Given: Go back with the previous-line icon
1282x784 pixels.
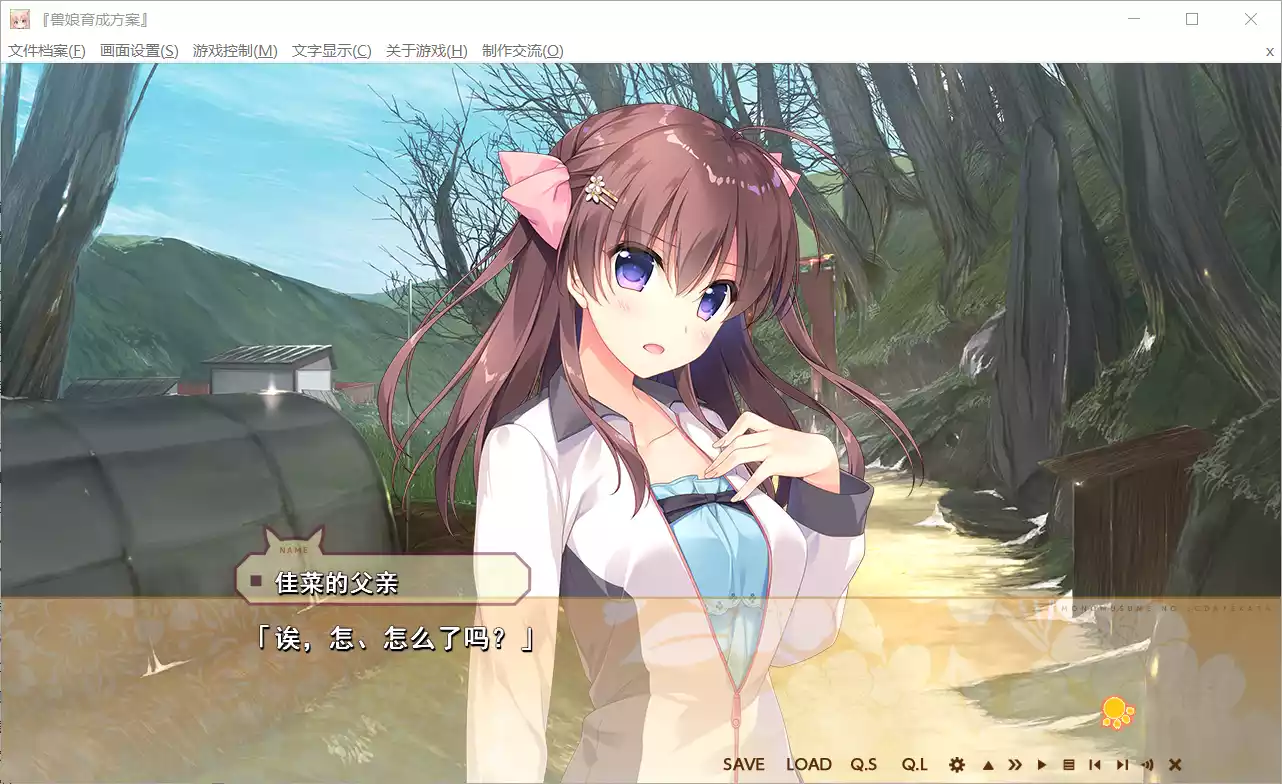Looking at the screenshot, I should tap(1096, 764).
